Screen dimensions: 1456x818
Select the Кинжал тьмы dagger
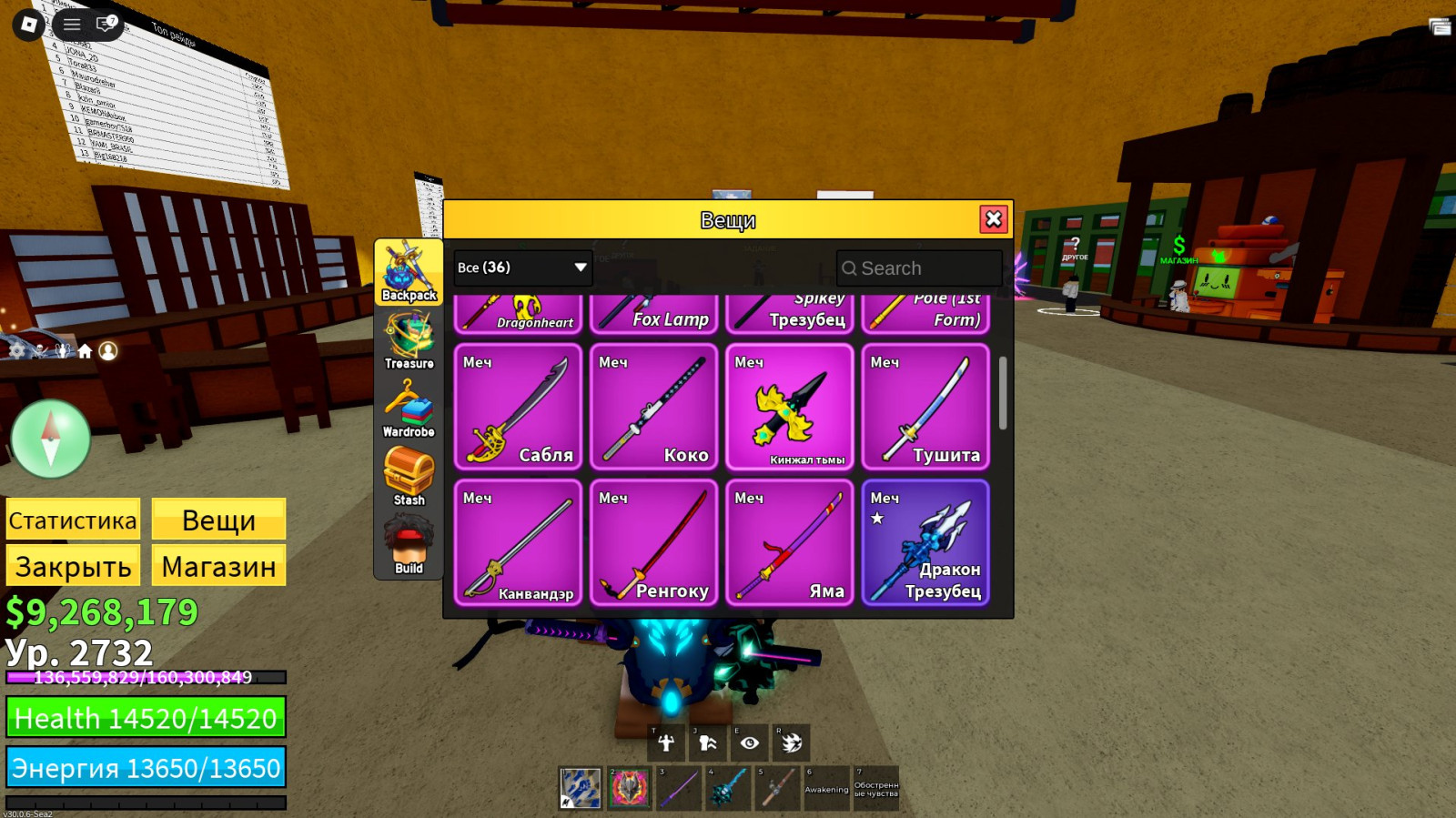789,407
